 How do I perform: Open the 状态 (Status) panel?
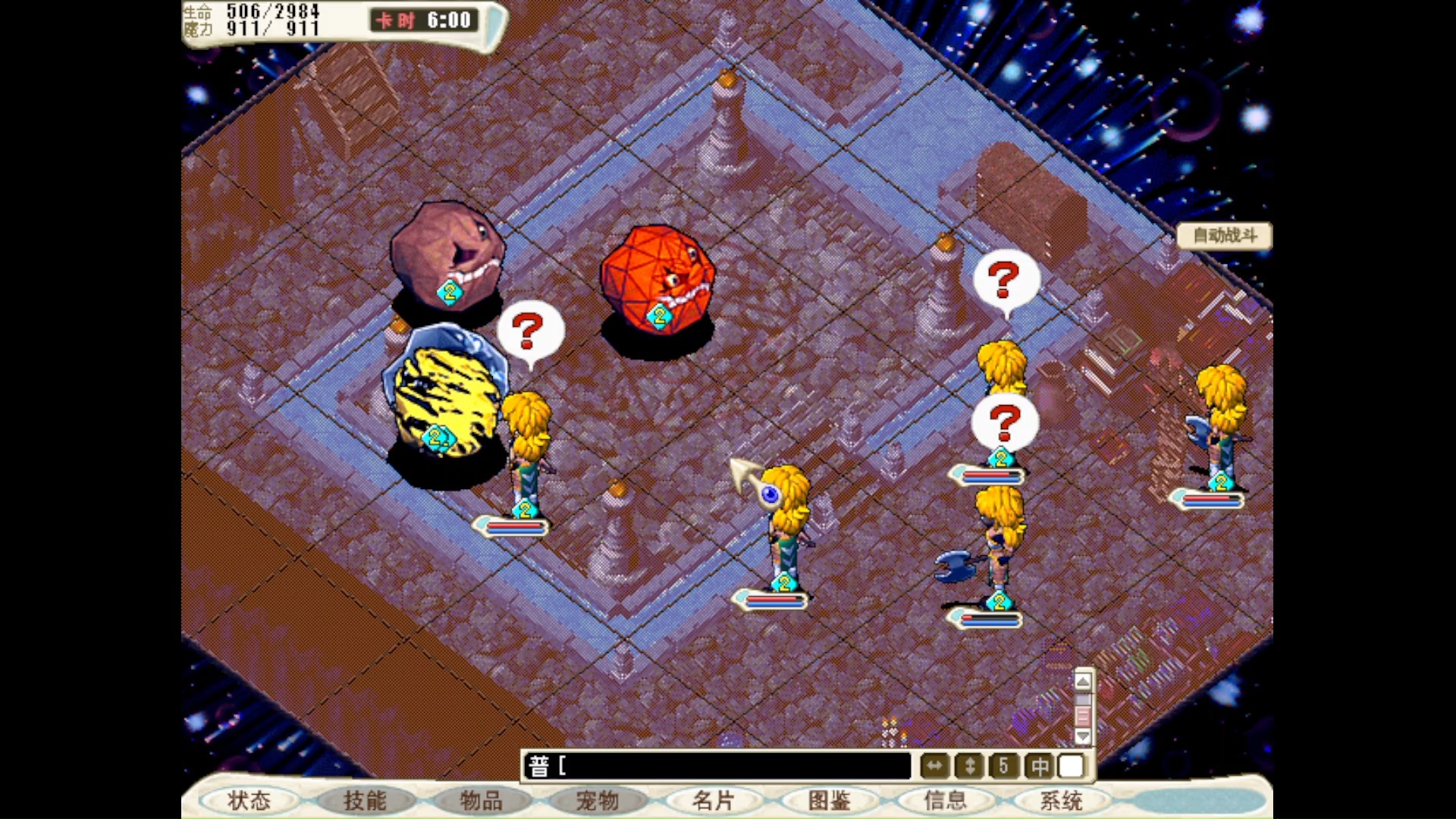(249, 801)
